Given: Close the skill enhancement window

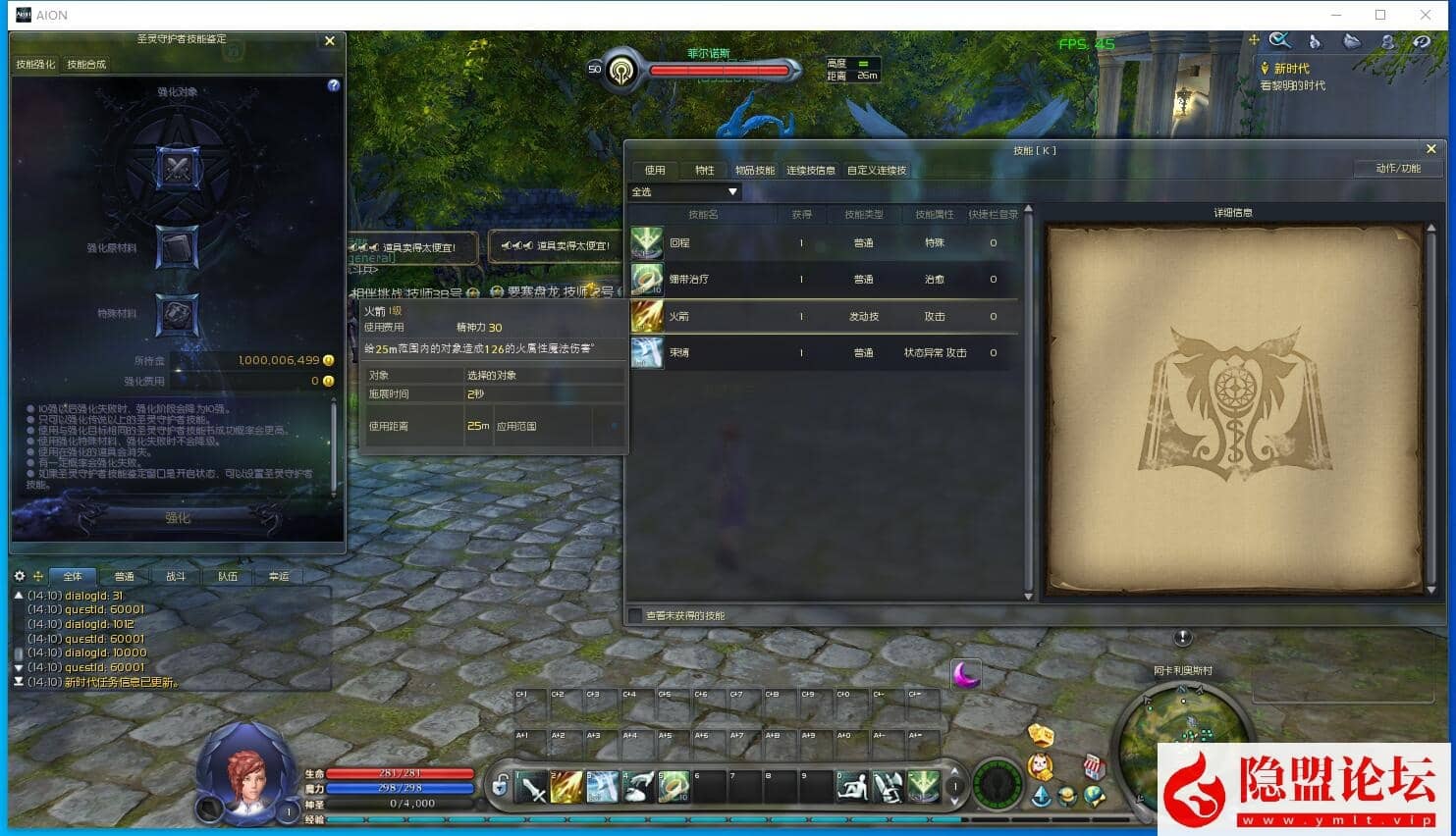Looking at the screenshot, I should (330, 41).
